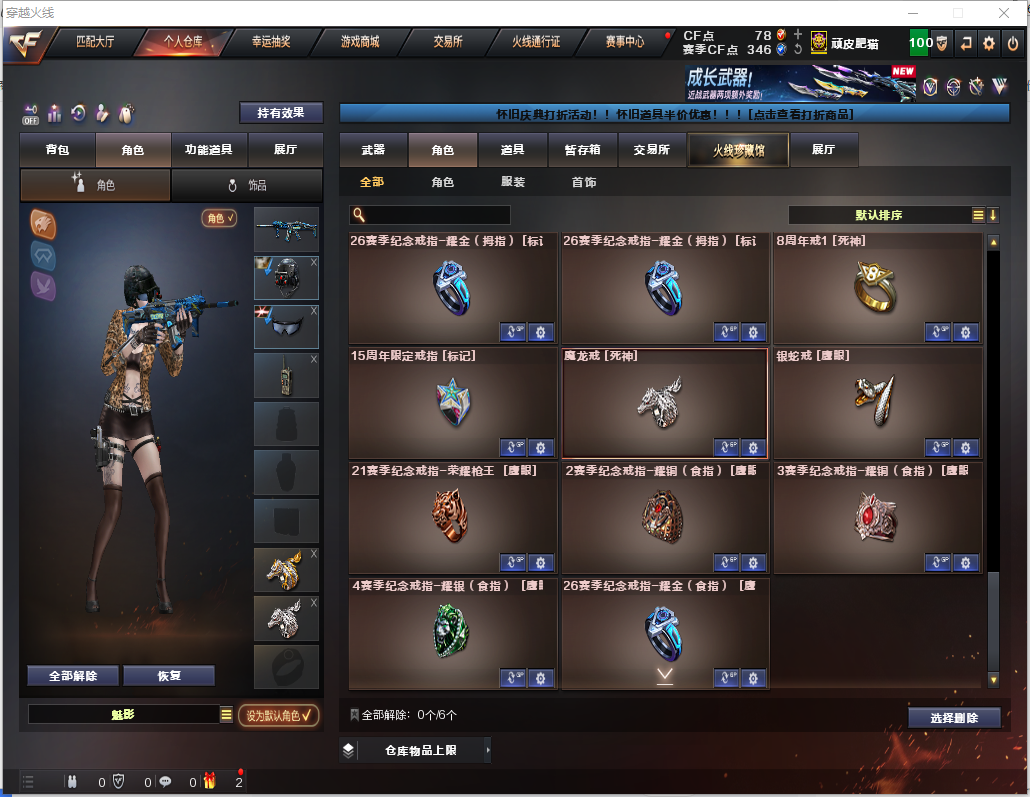
Task: Switch to the 武器 weapons tab
Action: (x=373, y=150)
